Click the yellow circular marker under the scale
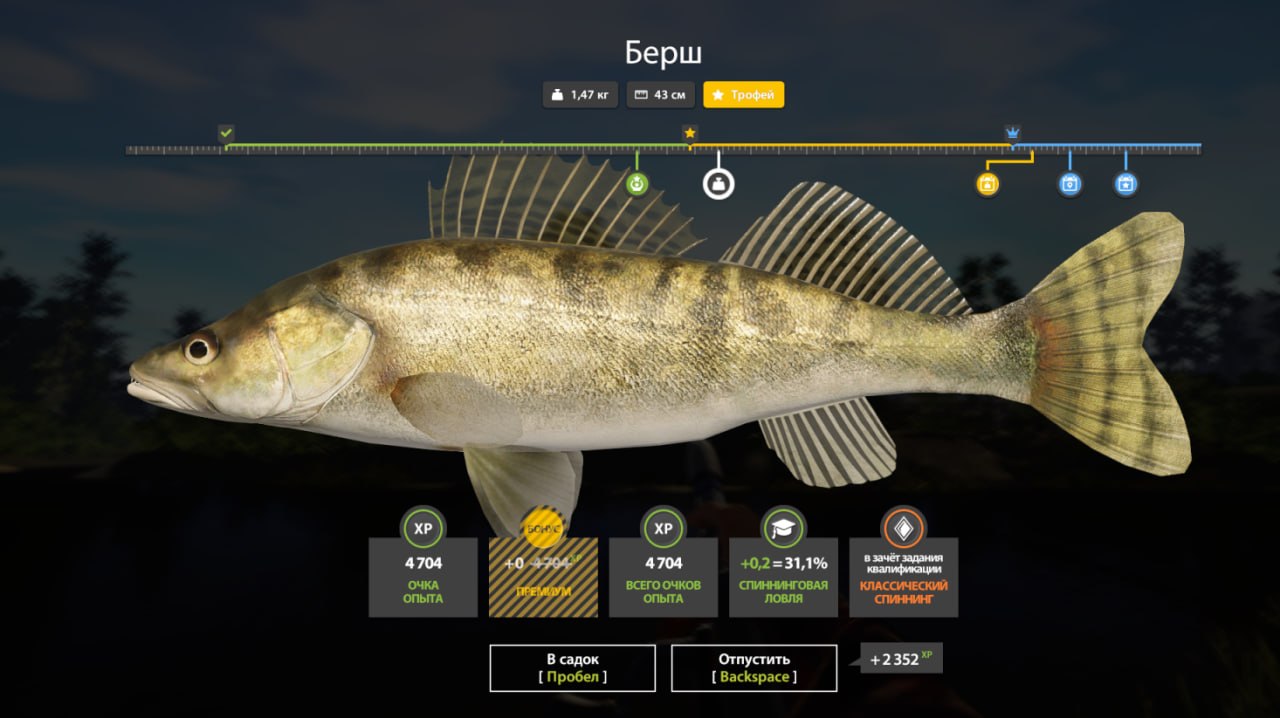 click(987, 184)
